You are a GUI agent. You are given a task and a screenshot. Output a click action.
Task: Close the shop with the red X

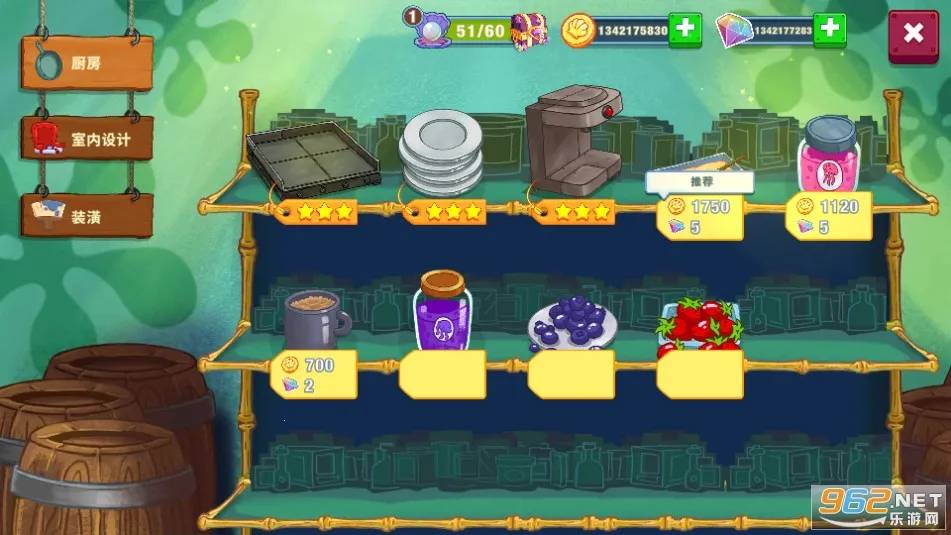[913, 33]
